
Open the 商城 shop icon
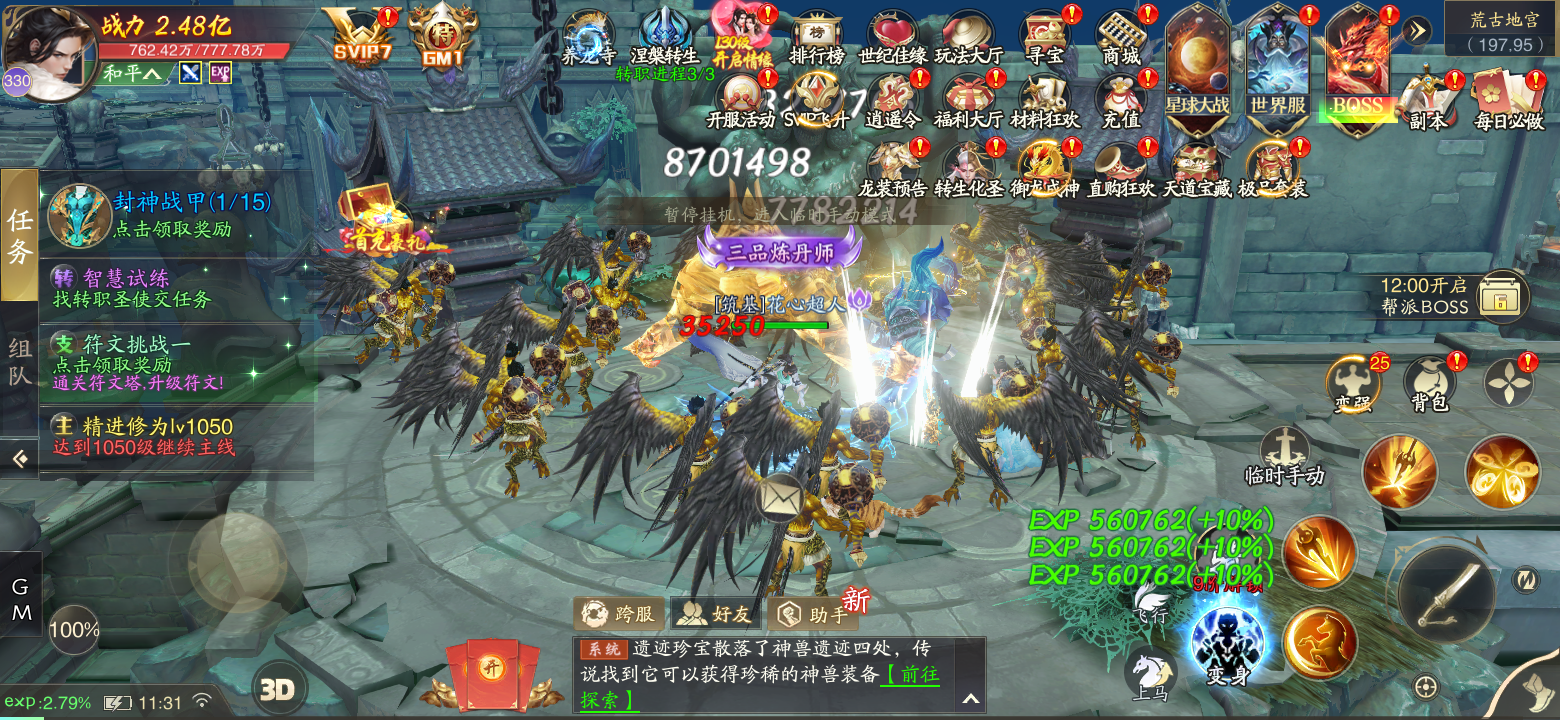click(x=1121, y=30)
